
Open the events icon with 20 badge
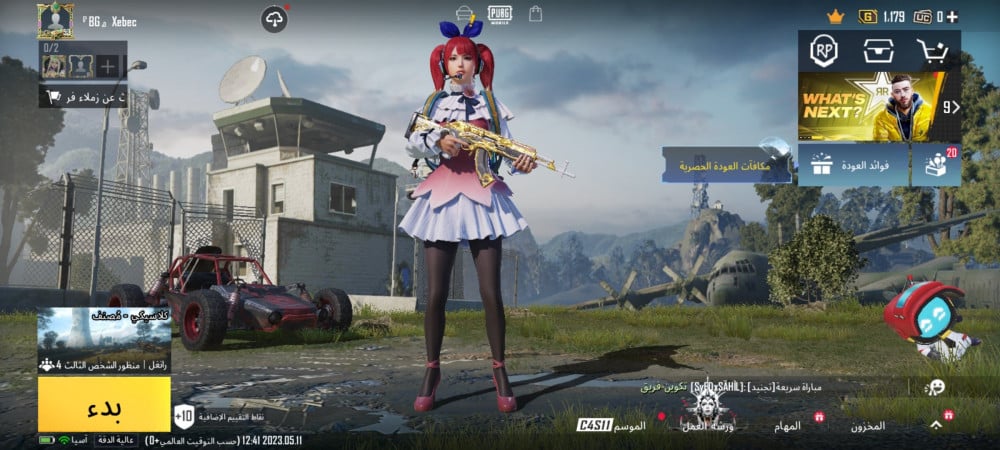pos(936,164)
